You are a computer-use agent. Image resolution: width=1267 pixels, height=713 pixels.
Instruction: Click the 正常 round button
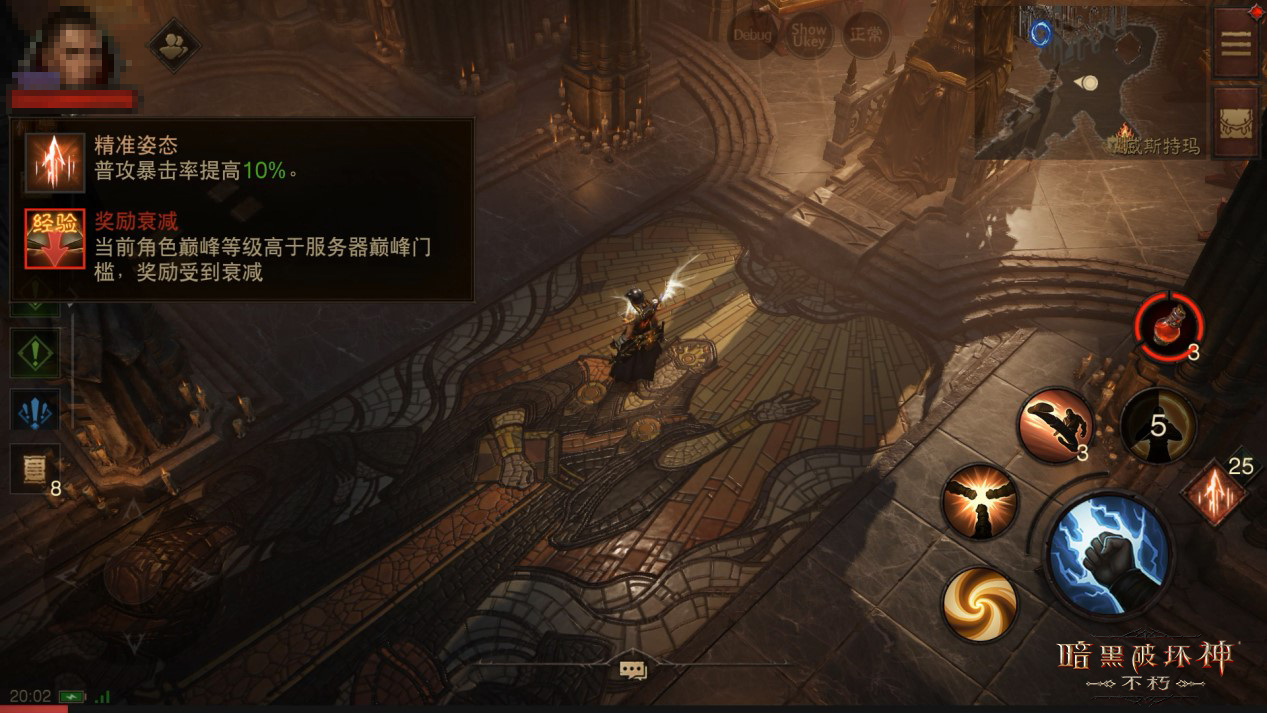865,36
